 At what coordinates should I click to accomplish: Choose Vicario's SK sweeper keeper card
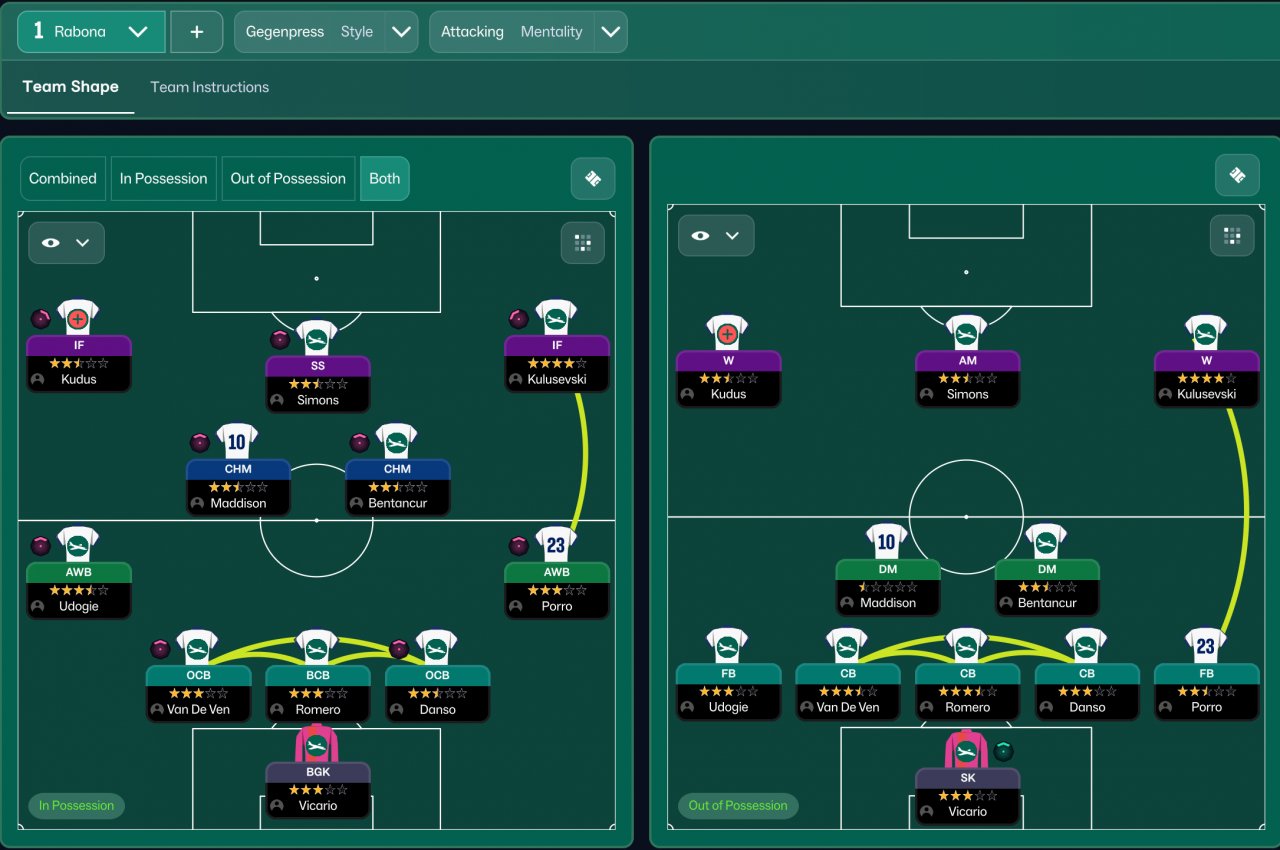[967, 794]
